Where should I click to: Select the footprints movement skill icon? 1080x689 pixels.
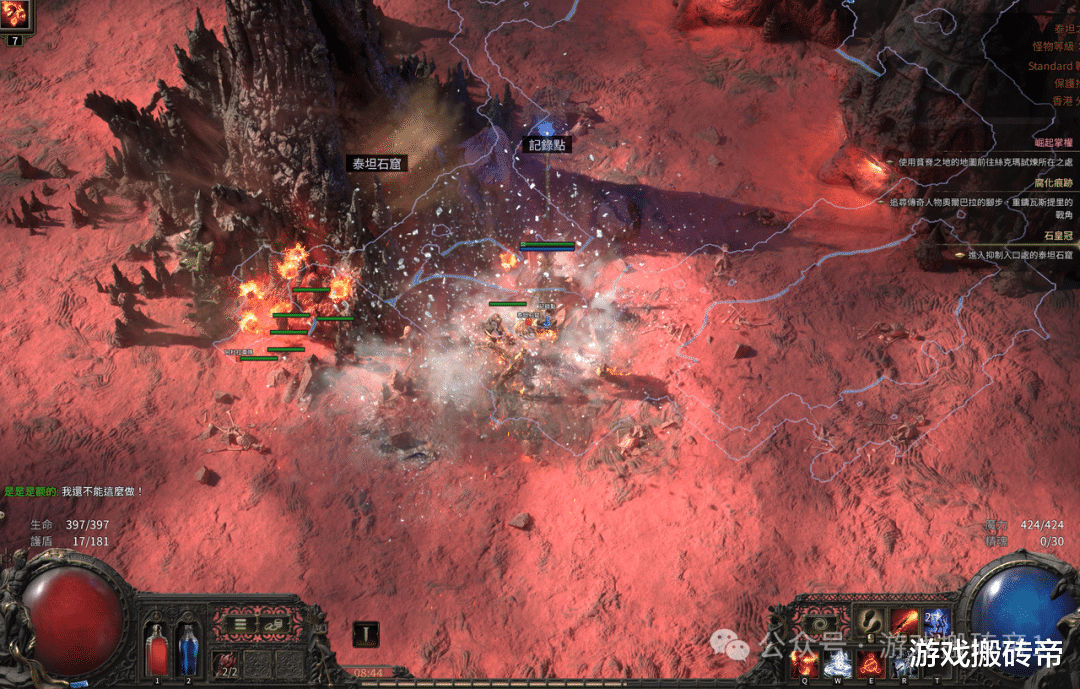click(x=870, y=621)
